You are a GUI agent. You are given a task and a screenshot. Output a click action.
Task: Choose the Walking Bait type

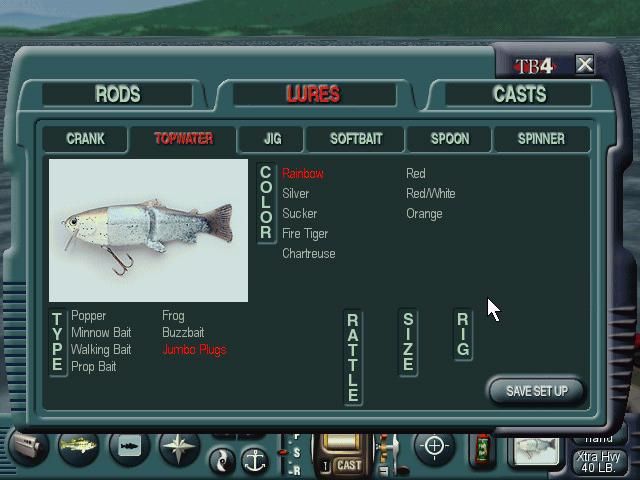click(101, 350)
